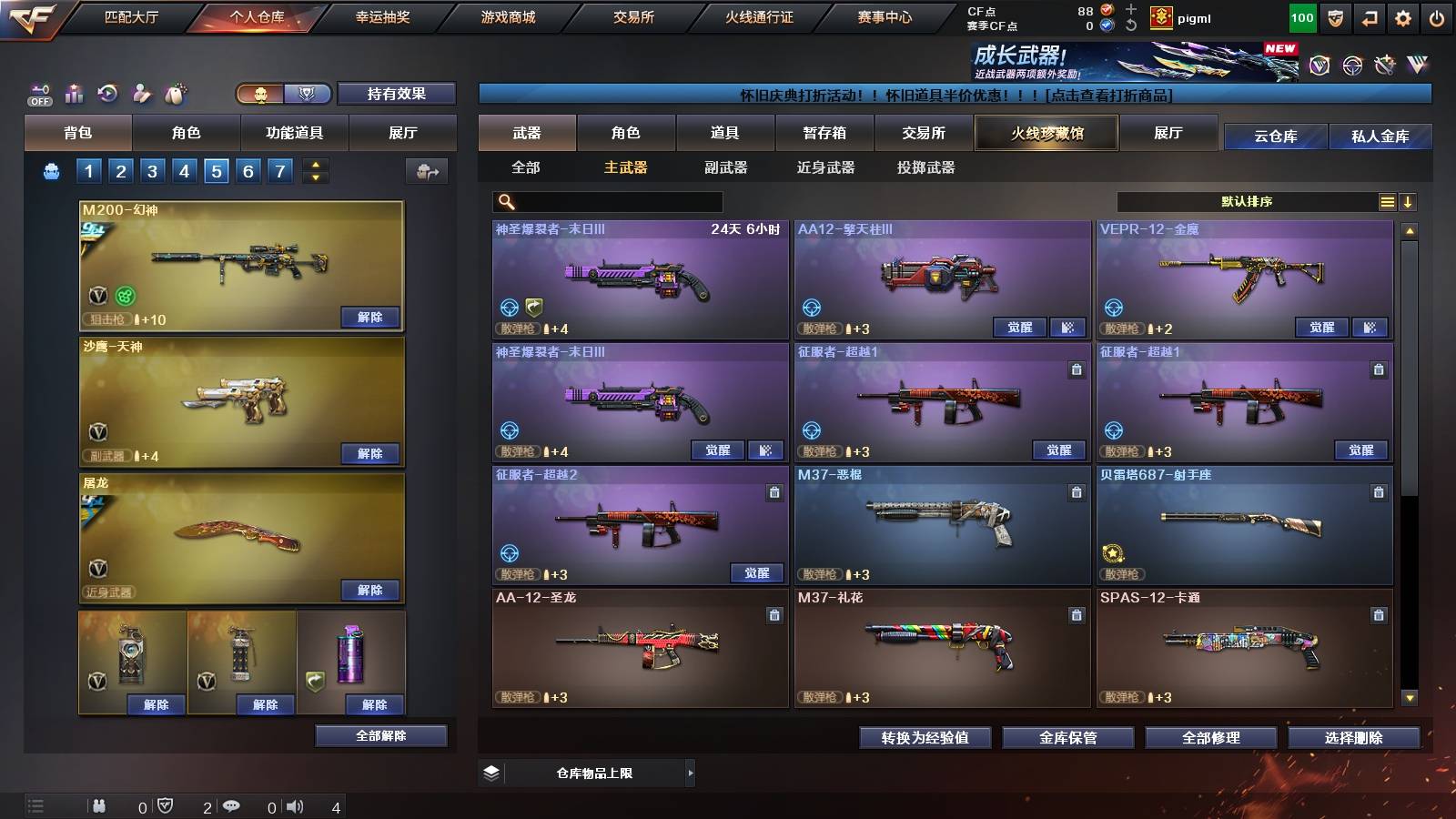The image size is (1456, 819).
Task: Click the replay records icon
Action: [107, 93]
